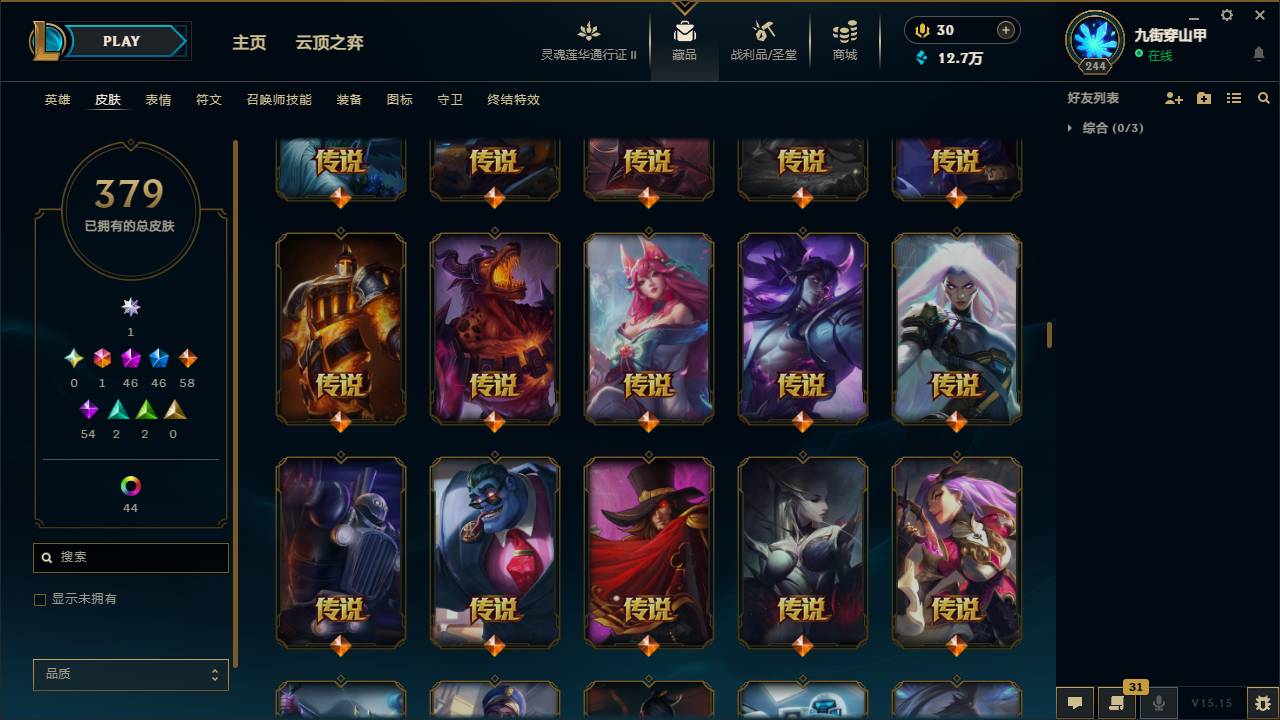Open the 品质 quality dropdown
The height and width of the screenshot is (720, 1280).
click(130, 674)
